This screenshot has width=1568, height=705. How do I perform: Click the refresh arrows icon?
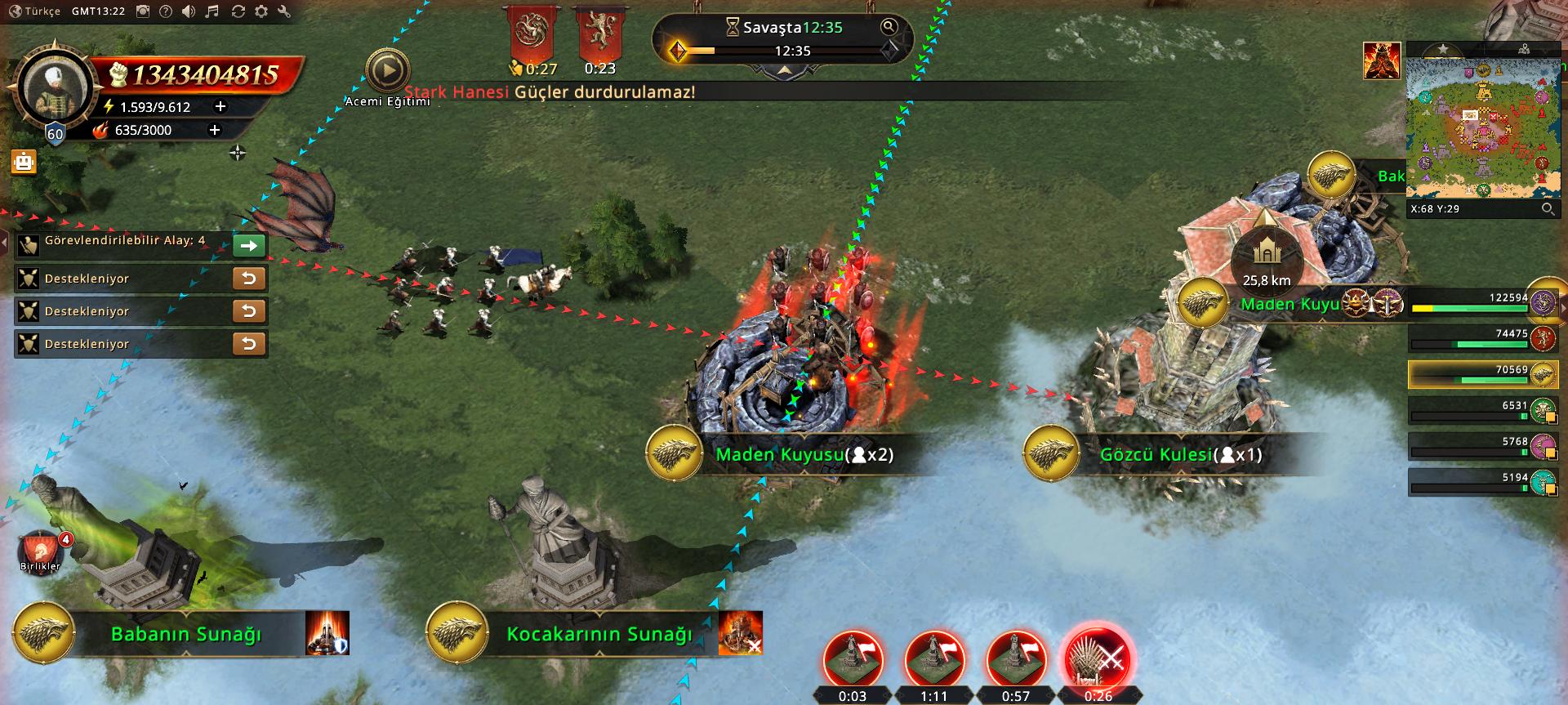238,11
